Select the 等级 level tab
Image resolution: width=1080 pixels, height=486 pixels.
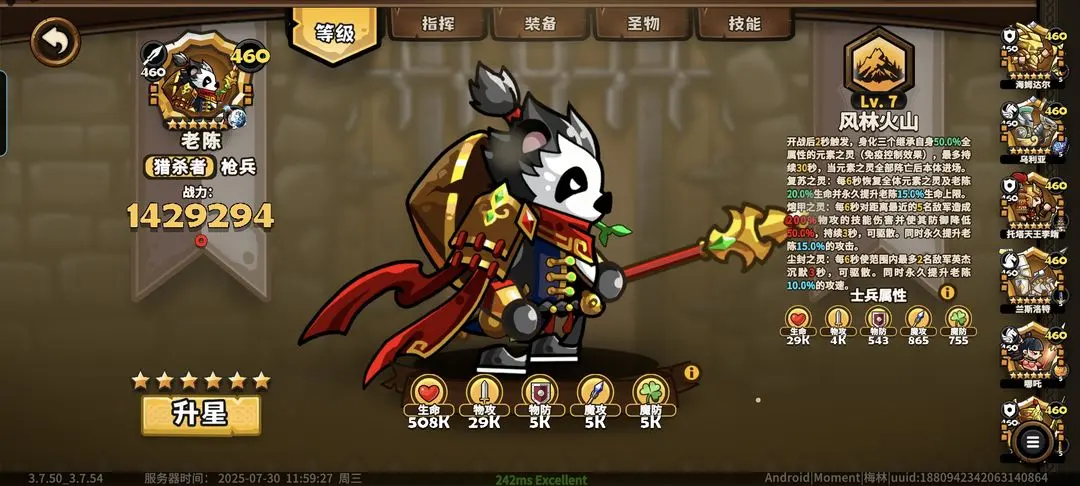[x=336, y=32]
